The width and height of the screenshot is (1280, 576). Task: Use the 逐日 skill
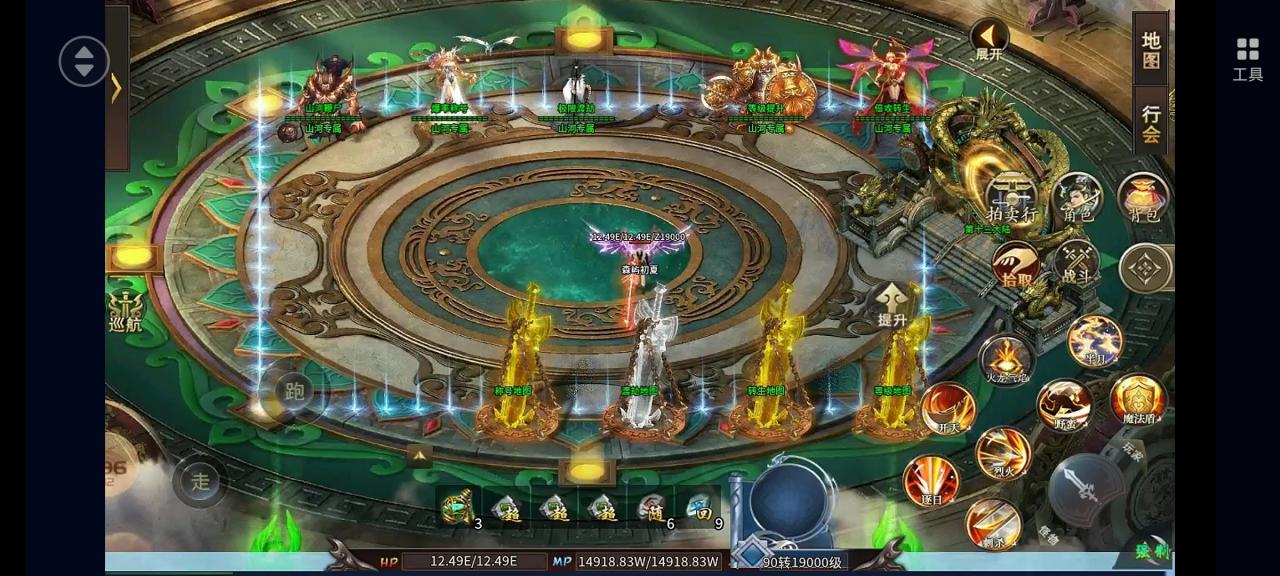coord(931,481)
